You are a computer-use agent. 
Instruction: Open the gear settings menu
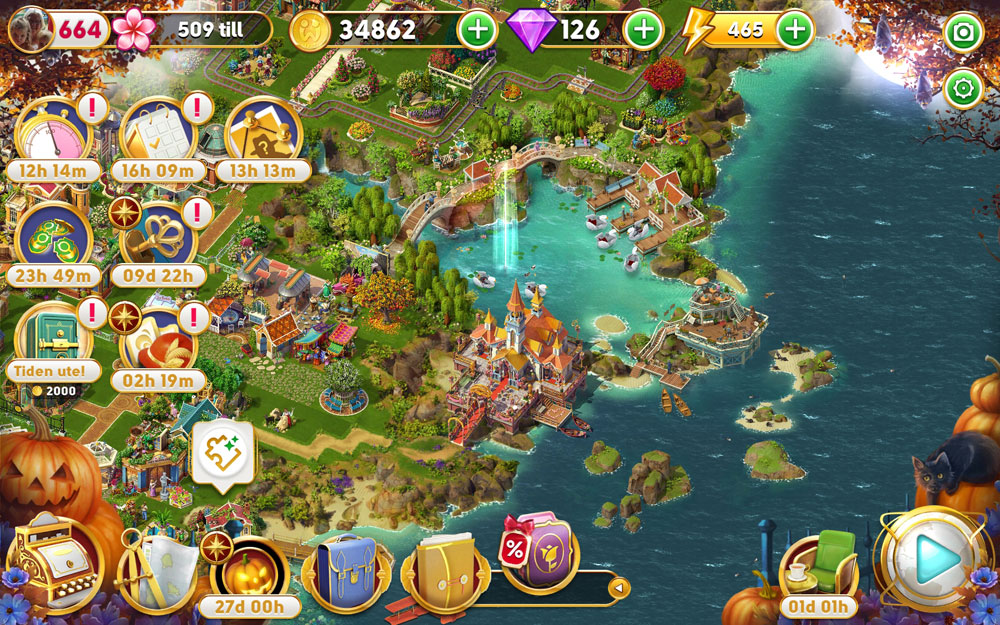tap(964, 89)
